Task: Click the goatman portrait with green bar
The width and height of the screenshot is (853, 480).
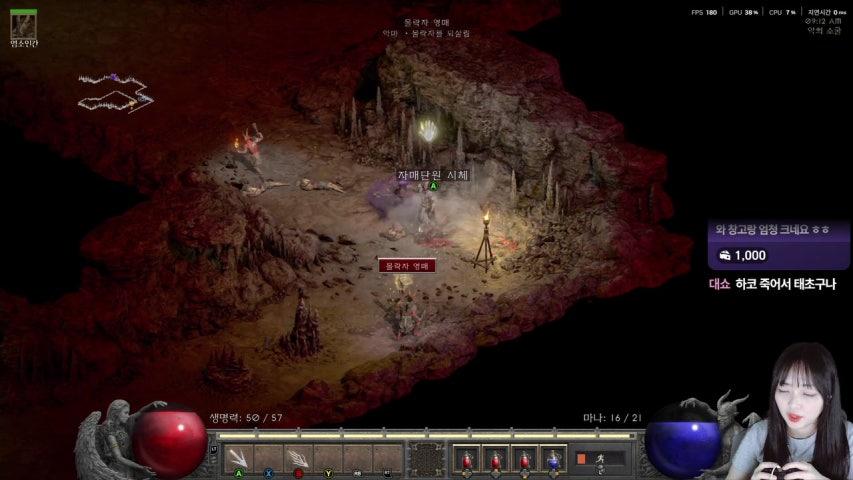Action: click(x=23, y=26)
